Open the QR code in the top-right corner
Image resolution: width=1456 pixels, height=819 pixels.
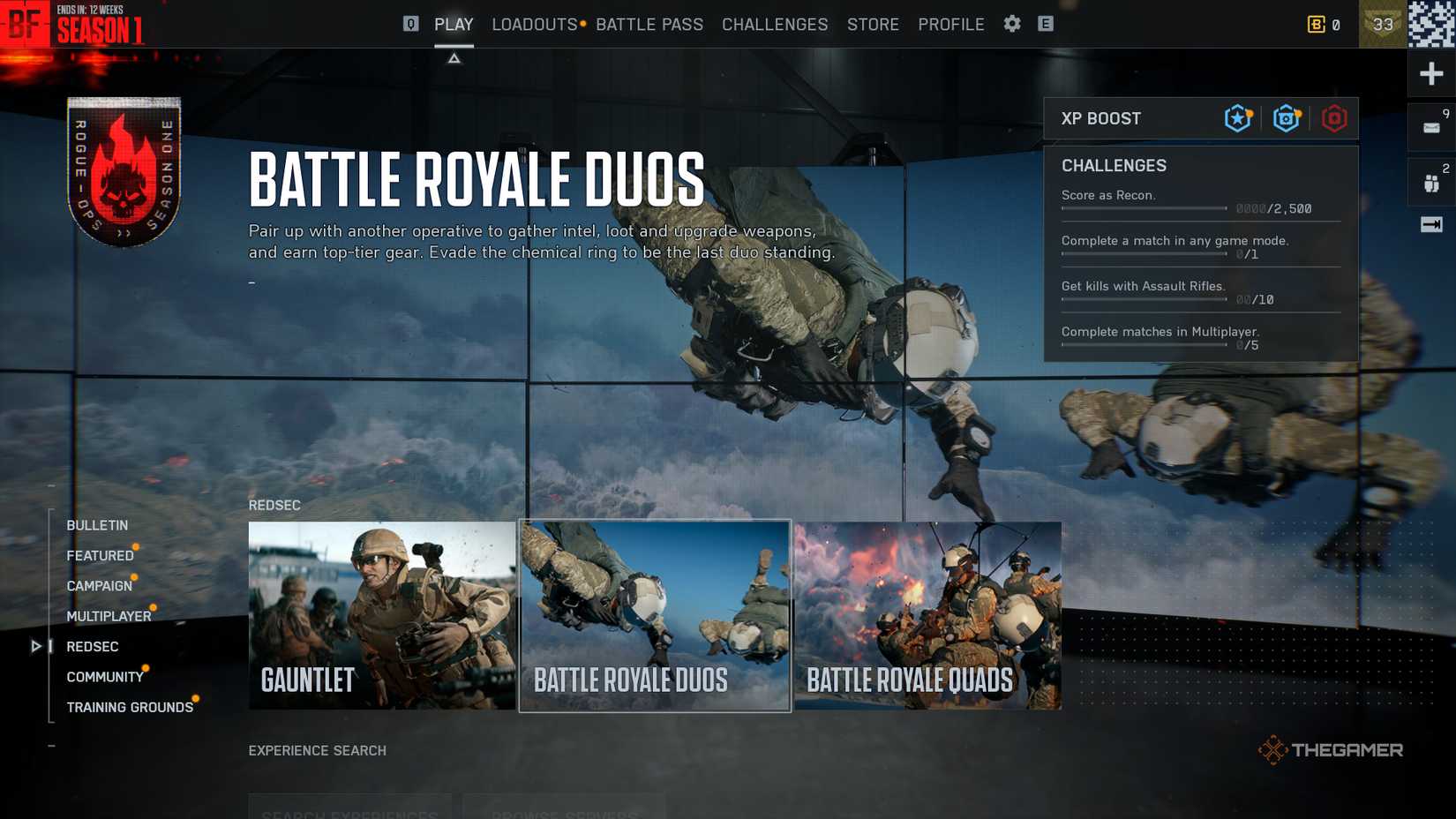click(x=1430, y=24)
